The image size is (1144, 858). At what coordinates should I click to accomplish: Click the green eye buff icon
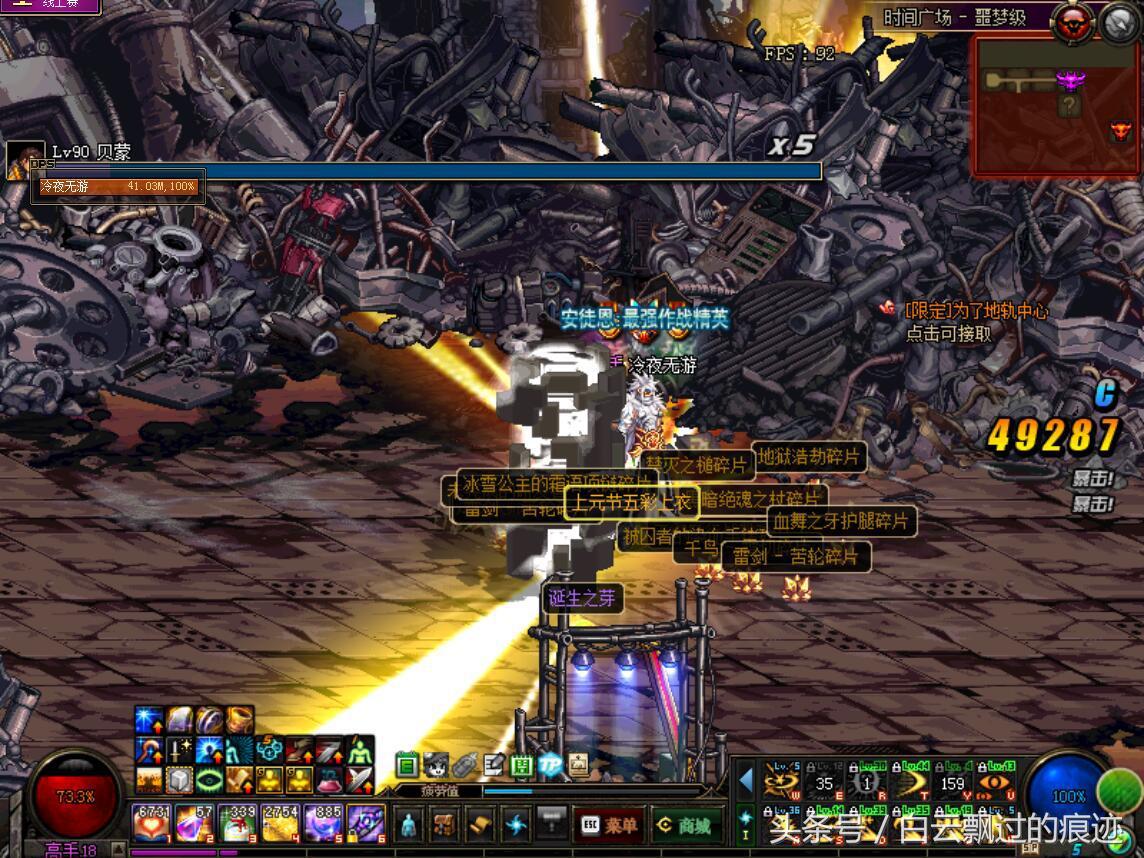(x=210, y=779)
